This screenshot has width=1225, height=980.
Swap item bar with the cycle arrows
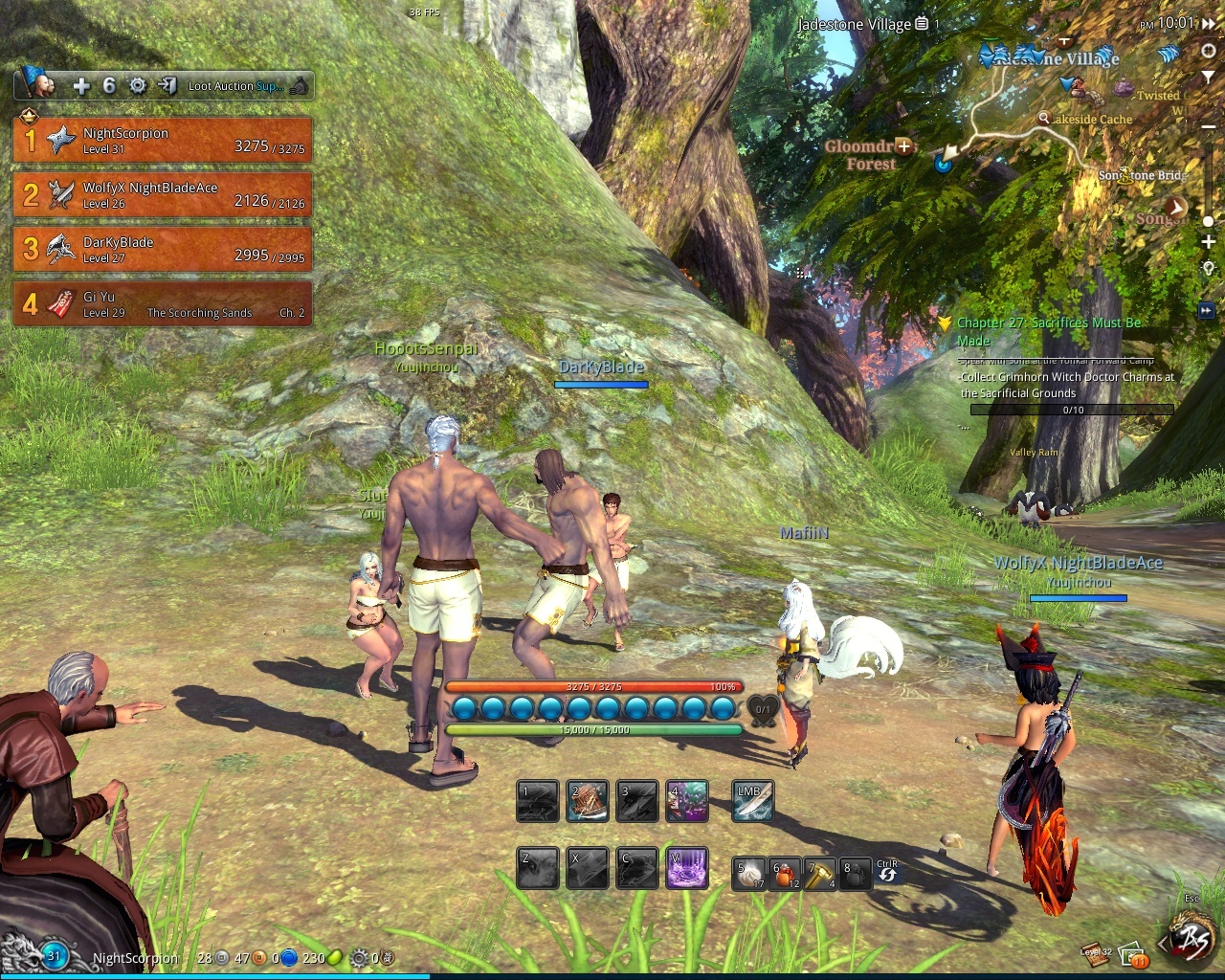pos(887,871)
